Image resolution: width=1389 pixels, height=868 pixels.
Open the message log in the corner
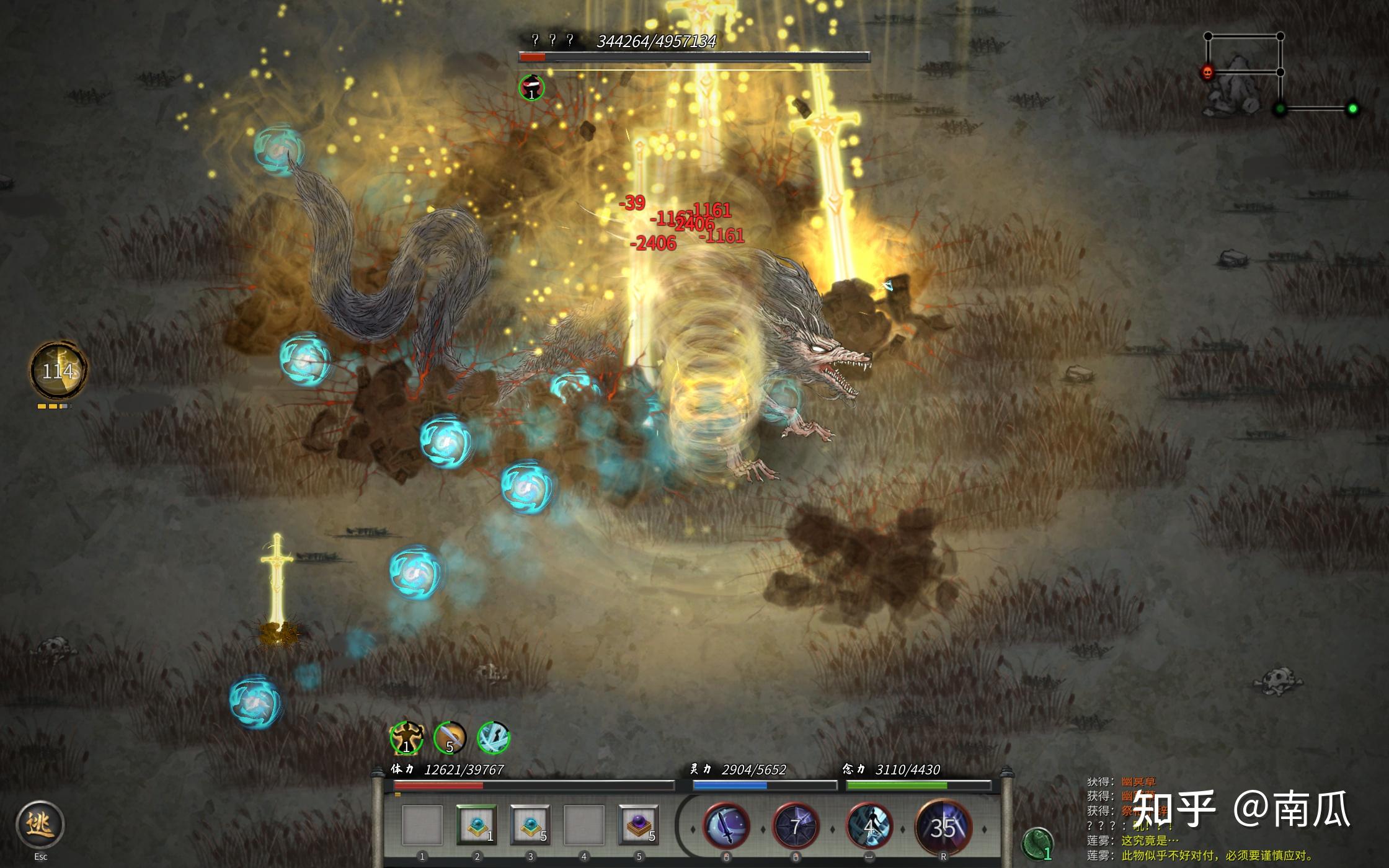point(1197,818)
